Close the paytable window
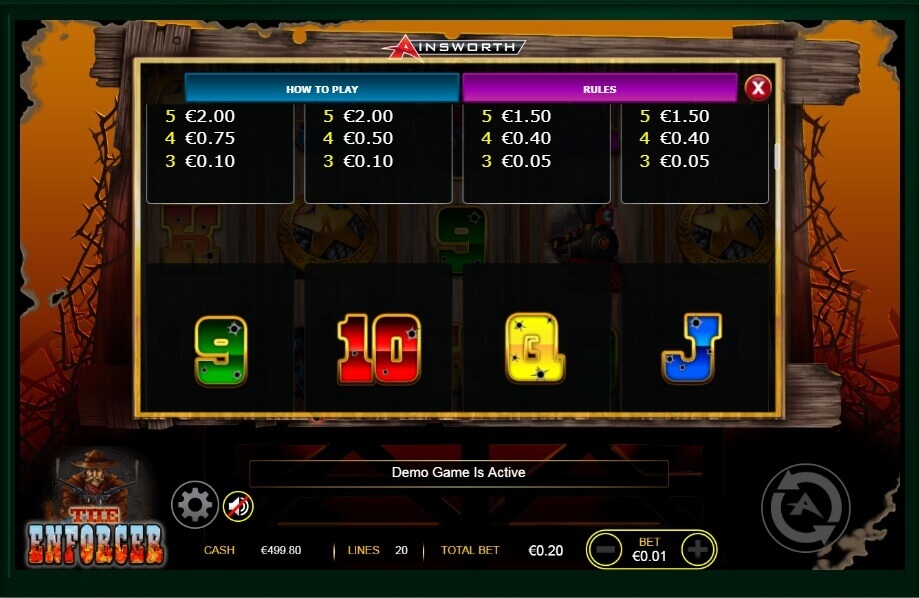Screen dimensions: 919x598 [x=758, y=88]
